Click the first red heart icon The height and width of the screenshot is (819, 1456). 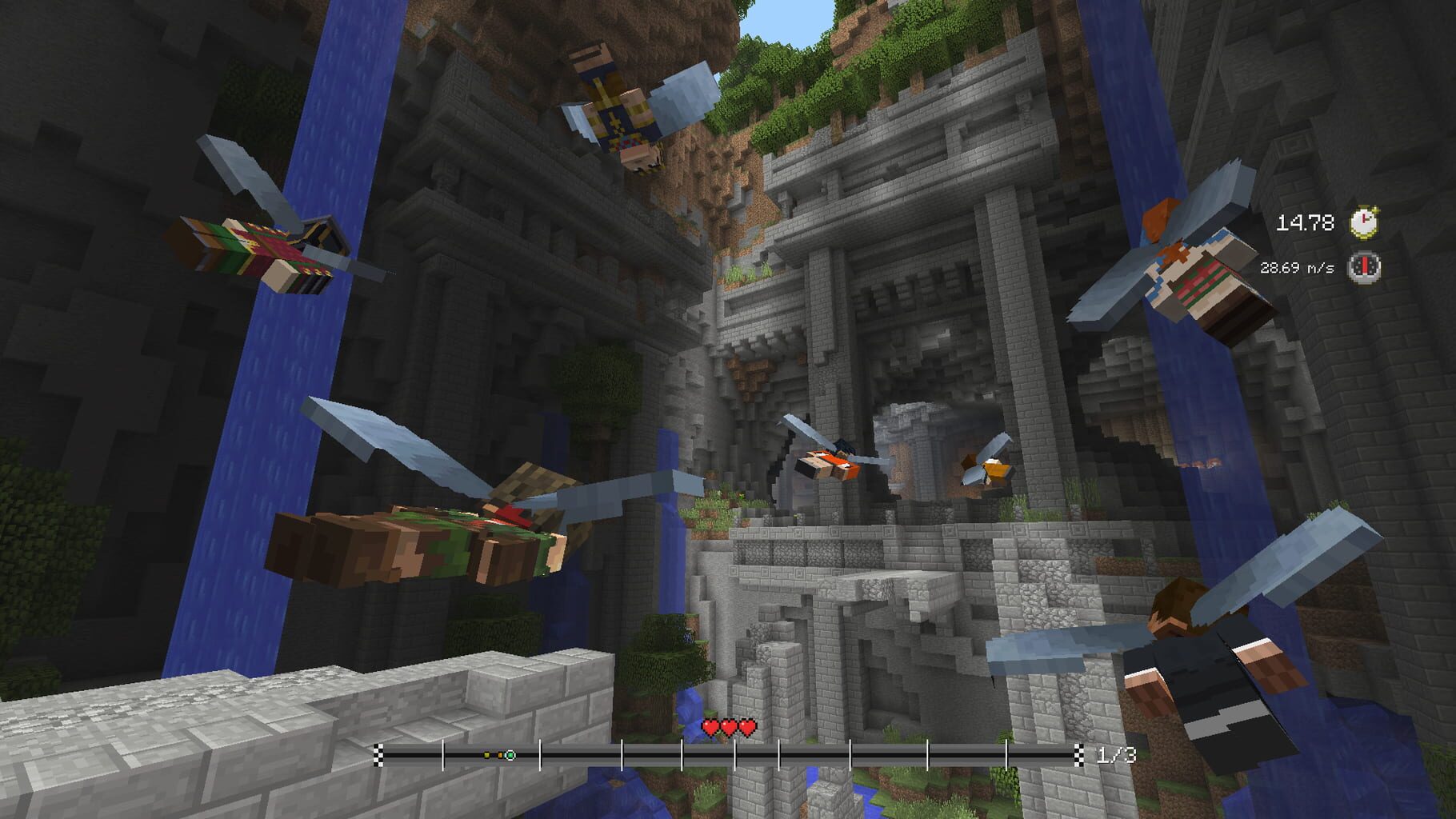coord(710,729)
